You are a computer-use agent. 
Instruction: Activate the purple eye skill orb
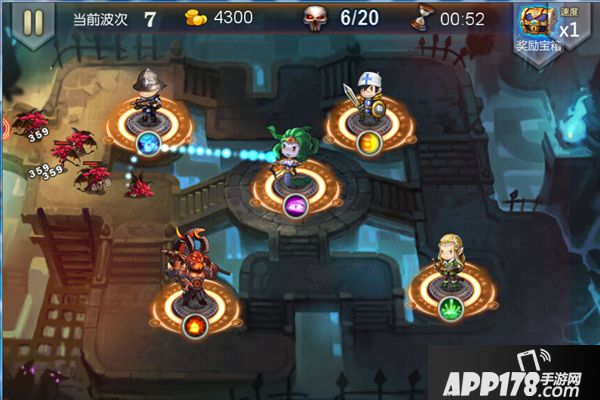[x=296, y=206]
